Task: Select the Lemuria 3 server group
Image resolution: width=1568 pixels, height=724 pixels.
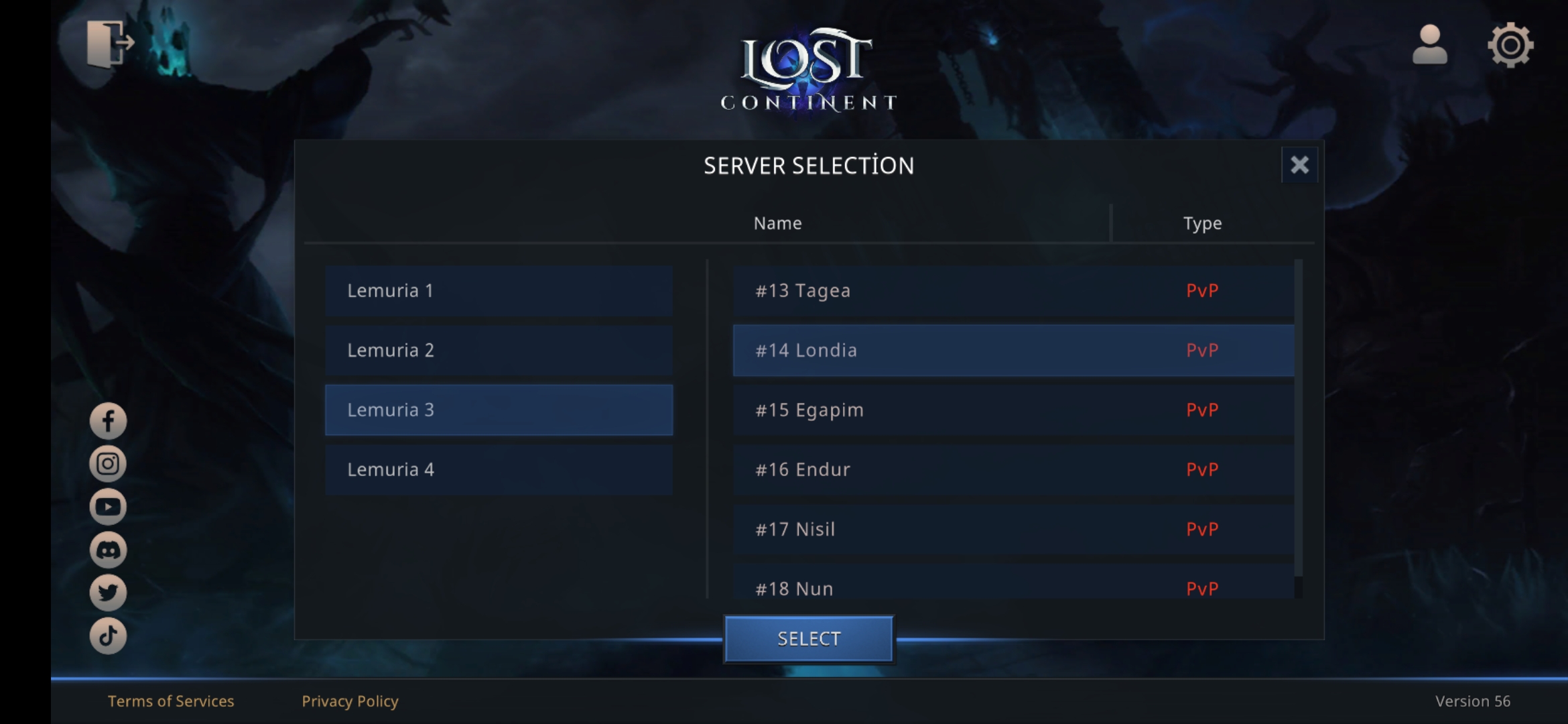Action: [x=499, y=410]
